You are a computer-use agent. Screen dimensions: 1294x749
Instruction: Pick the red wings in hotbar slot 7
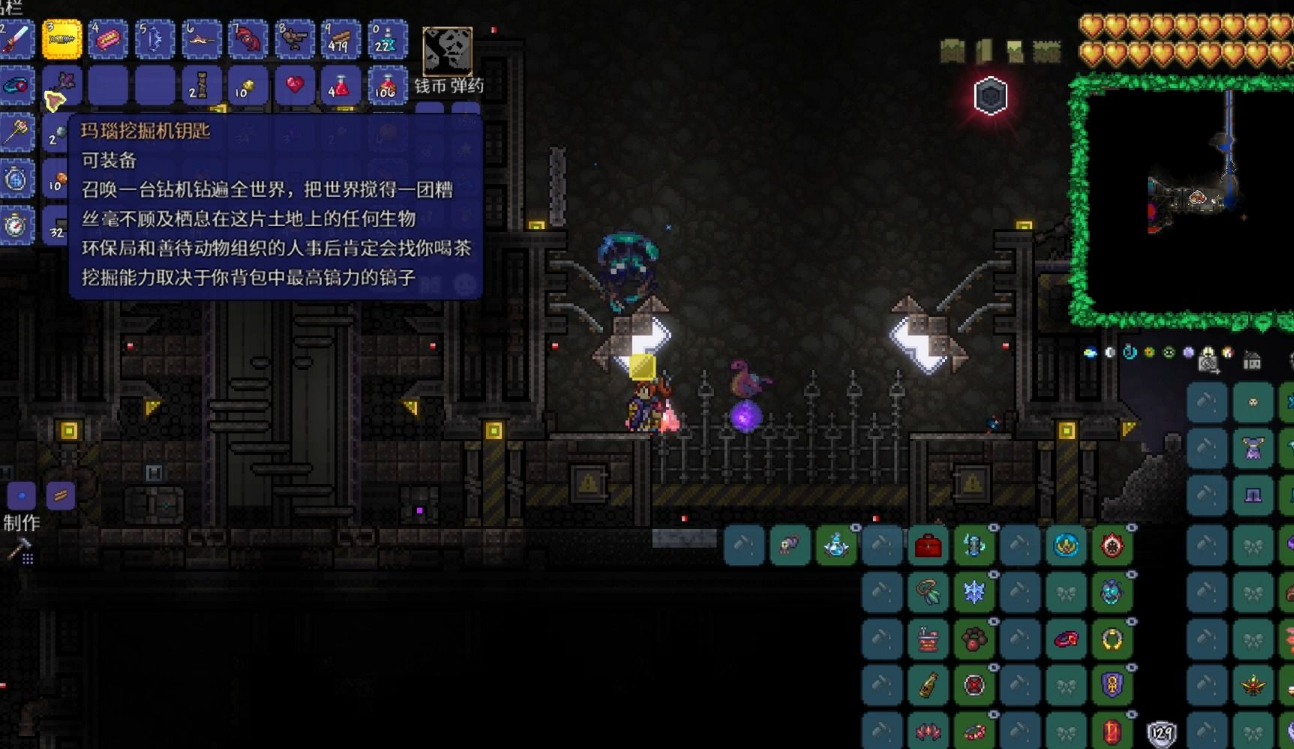tap(248, 39)
